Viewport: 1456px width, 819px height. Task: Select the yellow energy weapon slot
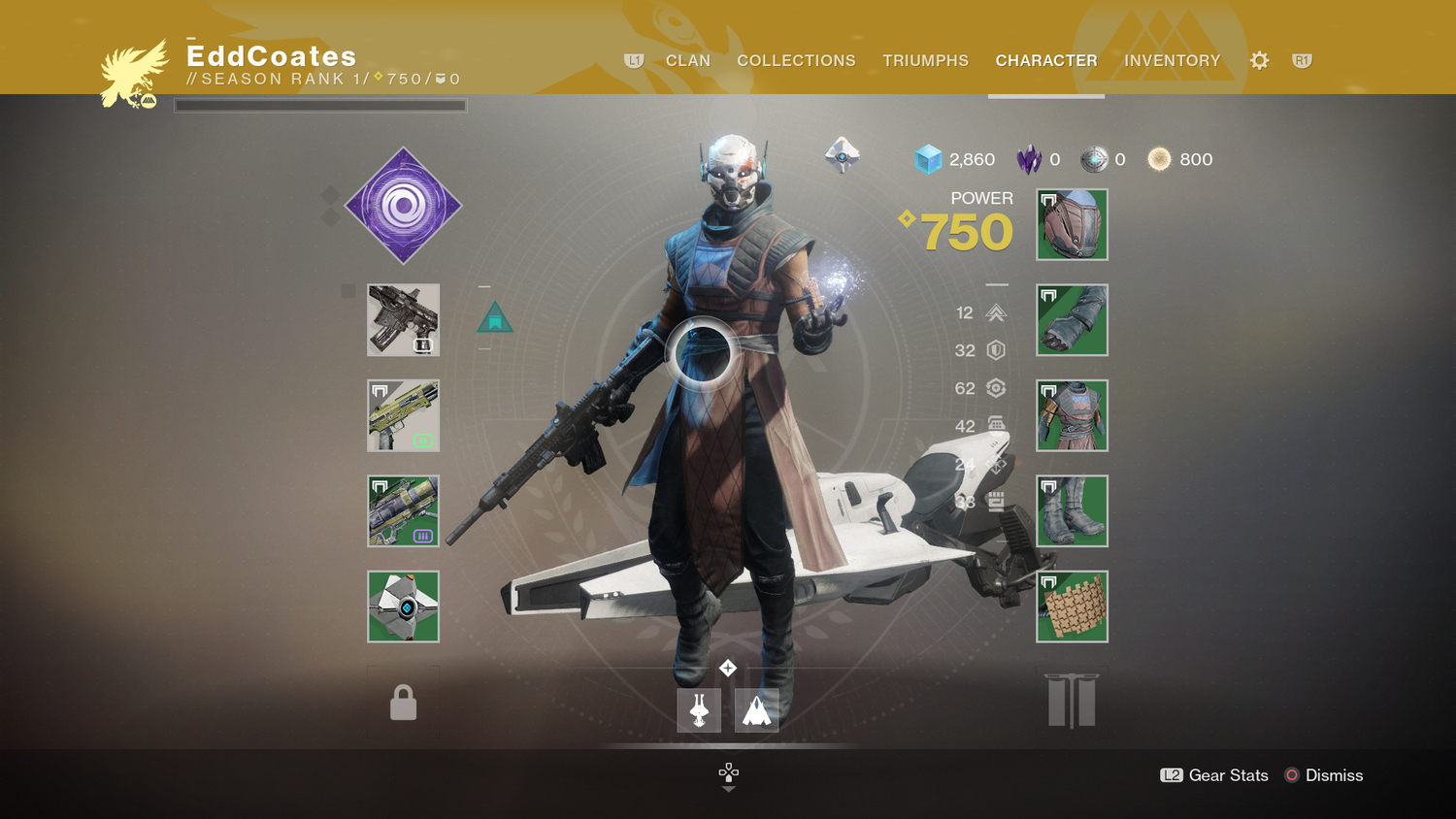click(x=403, y=415)
